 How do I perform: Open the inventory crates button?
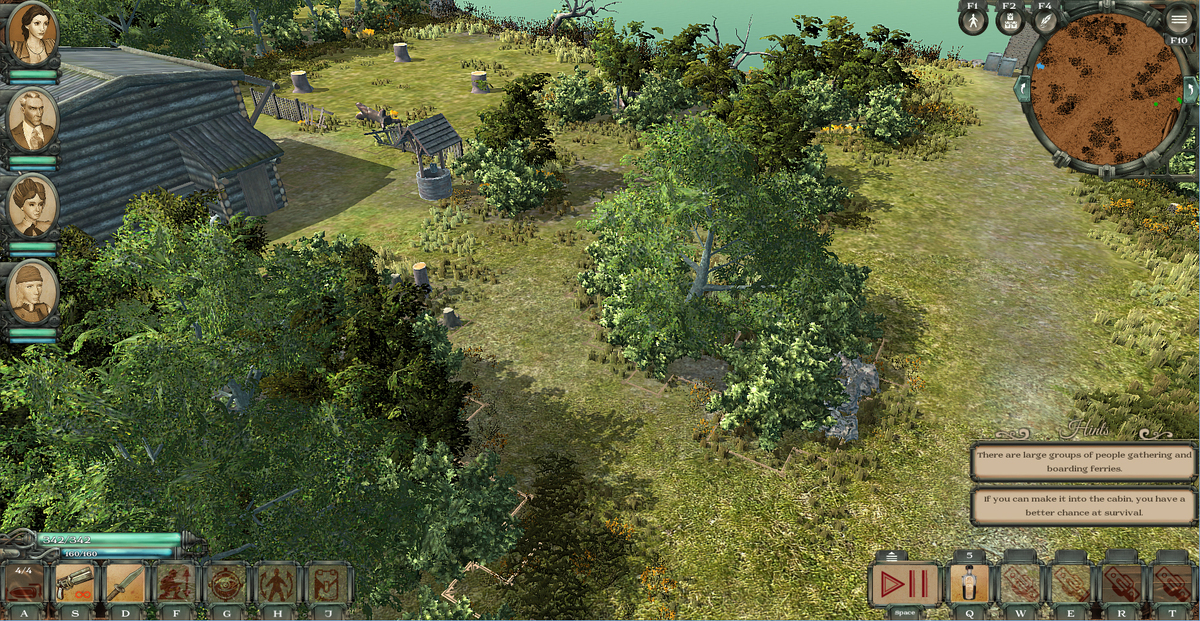click(1010, 21)
